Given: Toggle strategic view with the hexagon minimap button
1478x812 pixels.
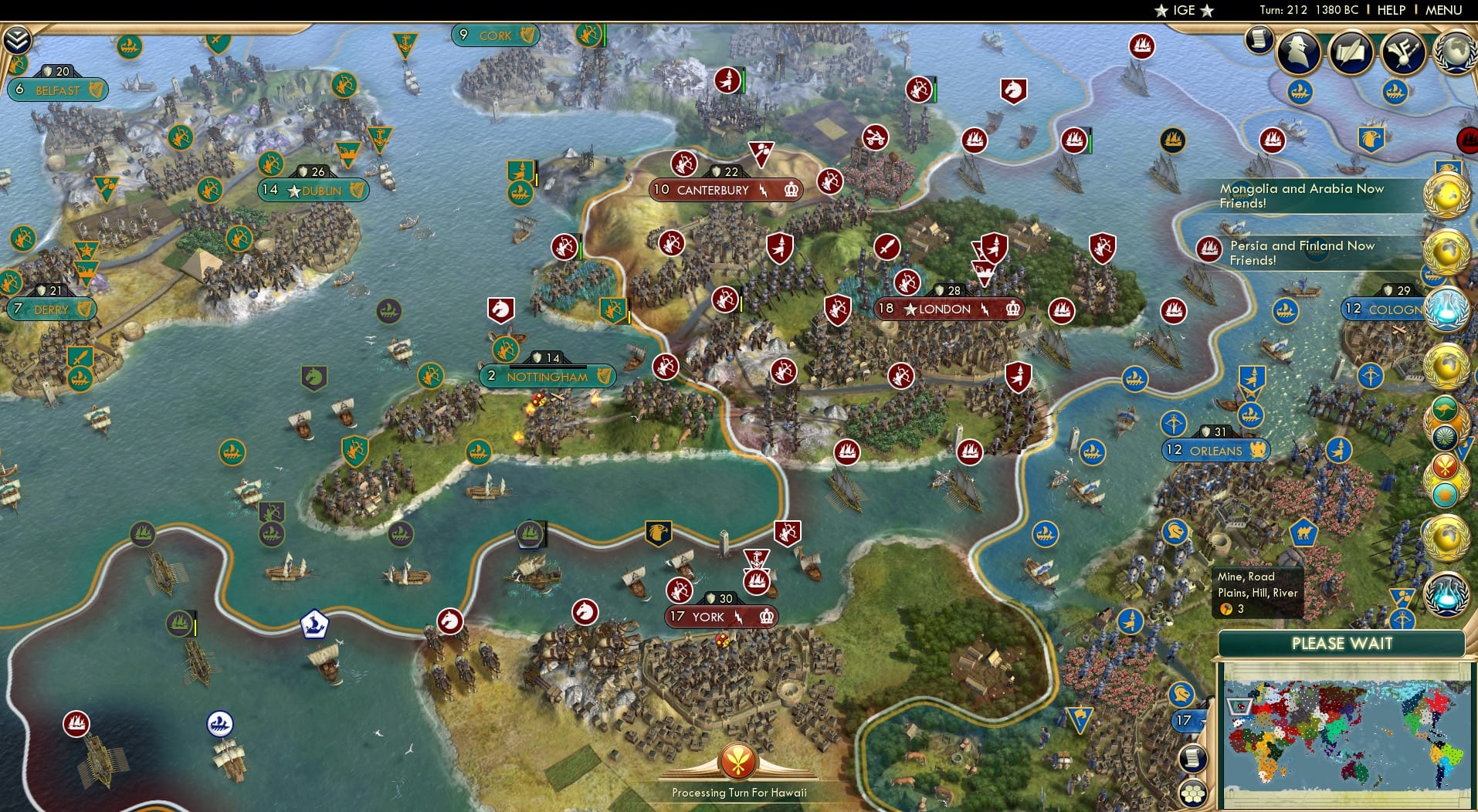Looking at the screenshot, I should (x=1193, y=793).
